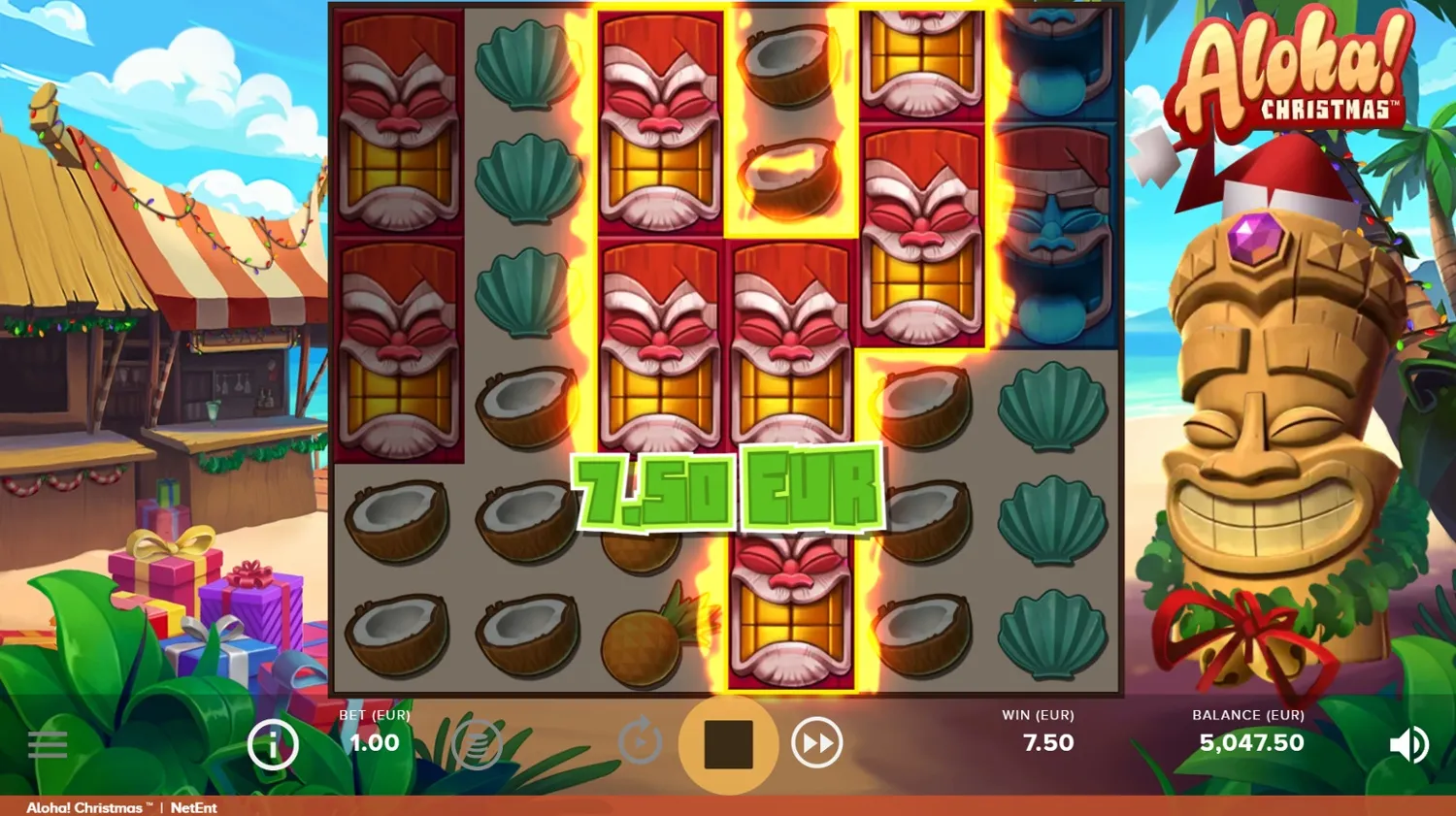The image size is (1456, 816).
Task: Click the BET (EUR) 1.00 value
Action: pyautogui.click(x=374, y=742)
